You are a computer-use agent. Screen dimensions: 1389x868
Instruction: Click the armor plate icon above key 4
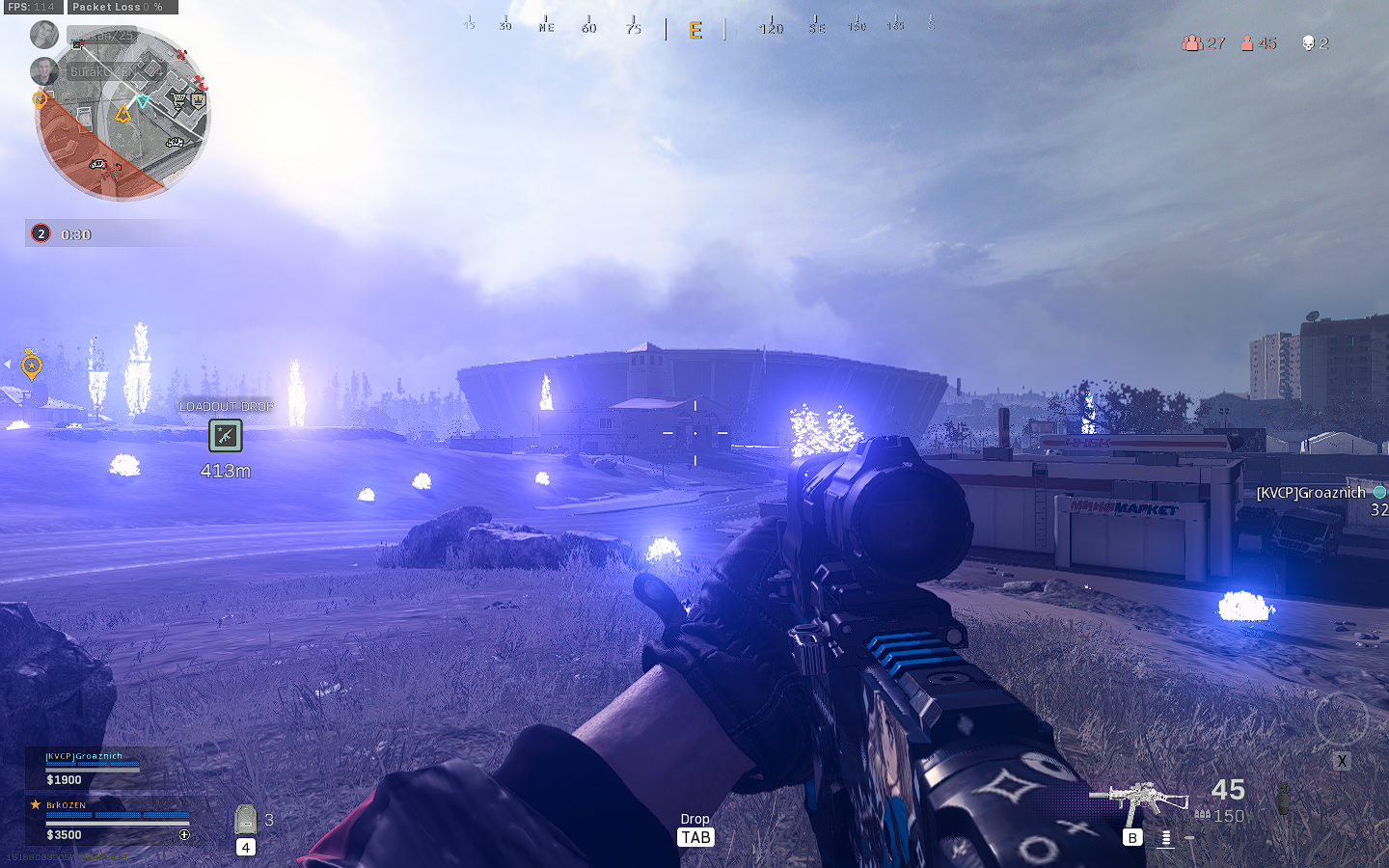pos(245,819)
